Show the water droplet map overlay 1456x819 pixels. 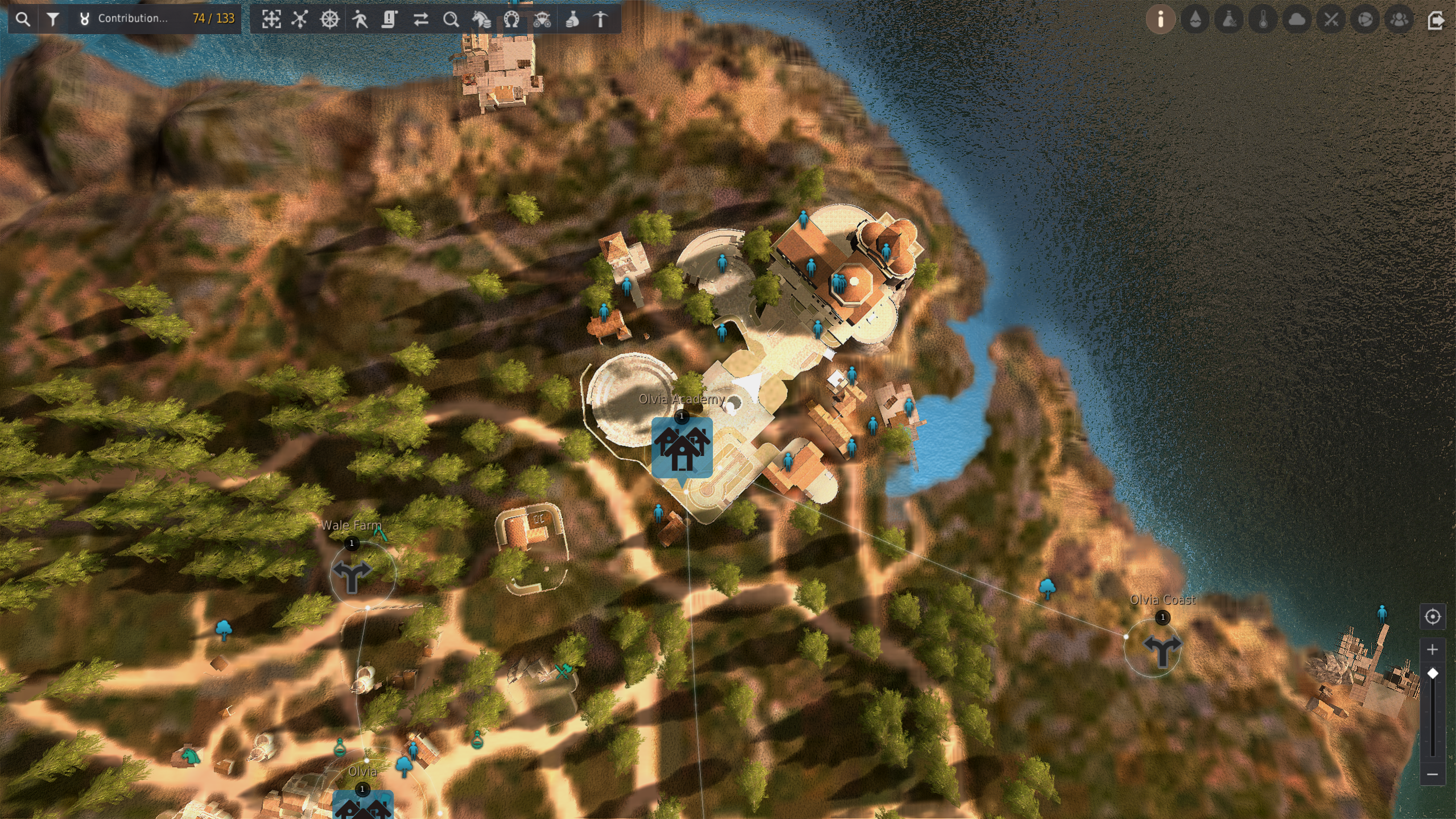[1195, 19]
